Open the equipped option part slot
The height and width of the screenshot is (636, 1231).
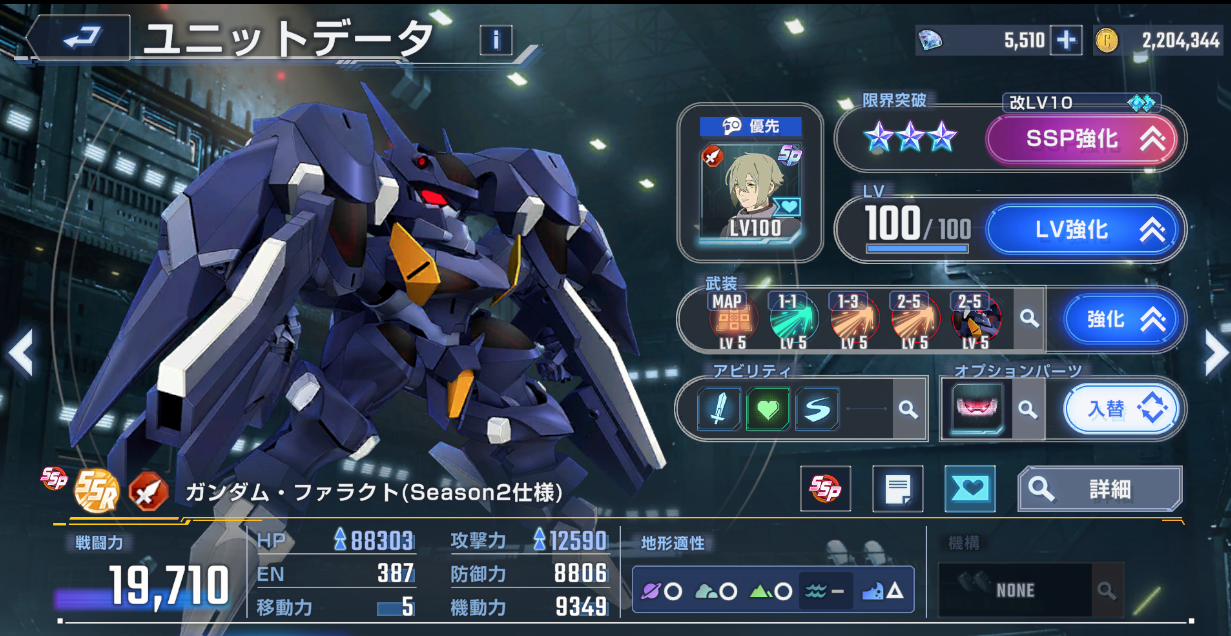976,409
